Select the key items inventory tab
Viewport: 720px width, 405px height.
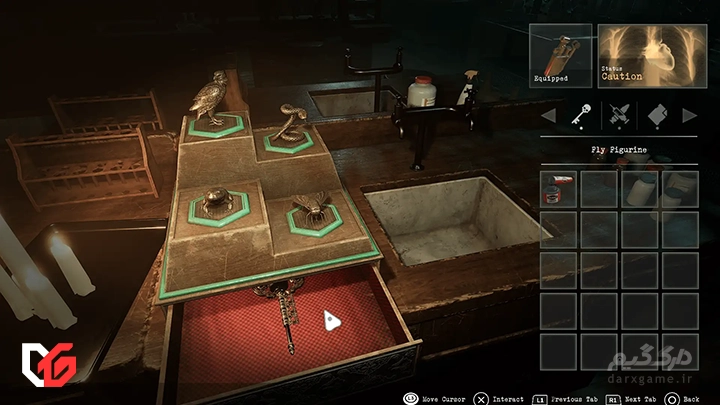[579, 116]
